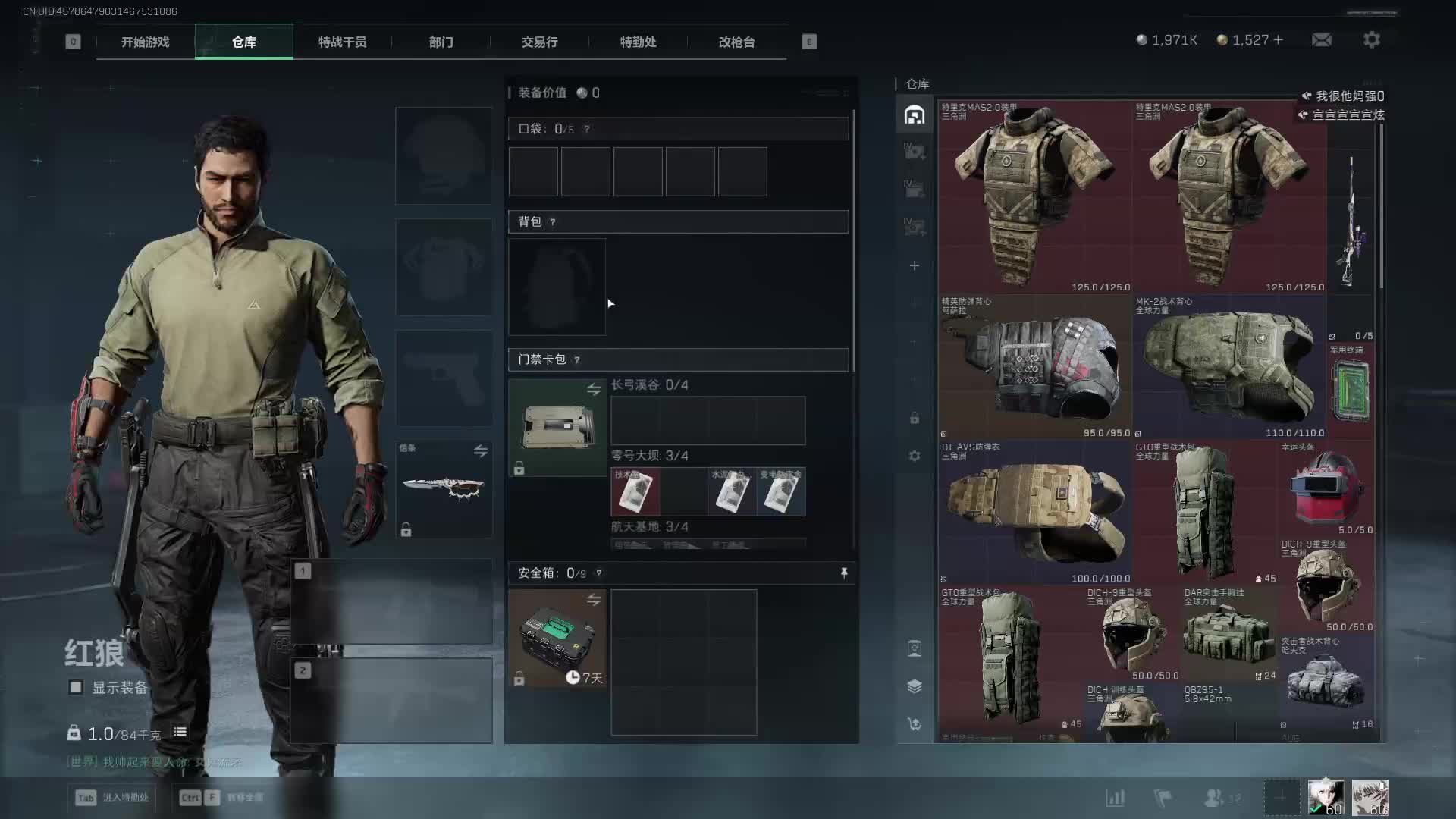Open the 改枪台 tab
The height and width of the screenshot is (819, 1456).
coord(736,42)
